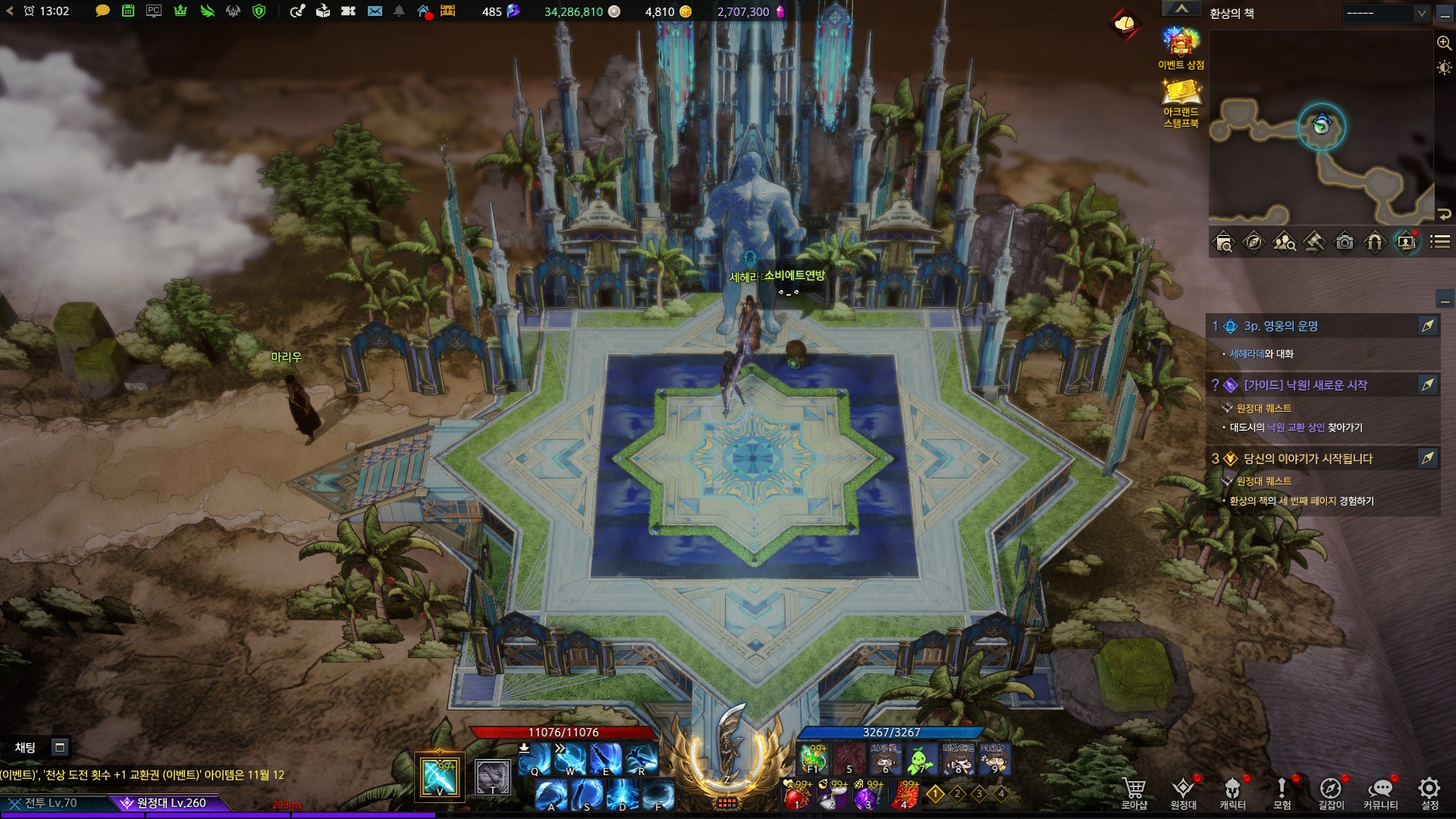Open the green calendar icon
Screen dimensions: 1456x819
pos(128,11)
